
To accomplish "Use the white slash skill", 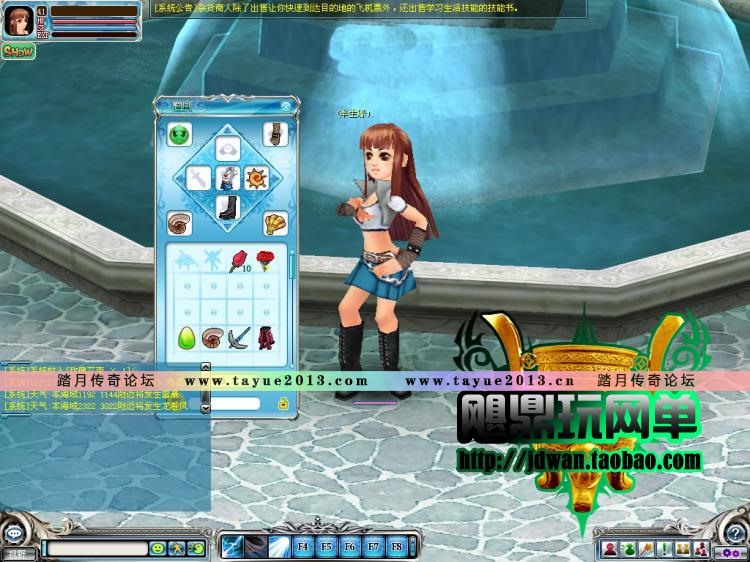I will [x=279, y=546].
